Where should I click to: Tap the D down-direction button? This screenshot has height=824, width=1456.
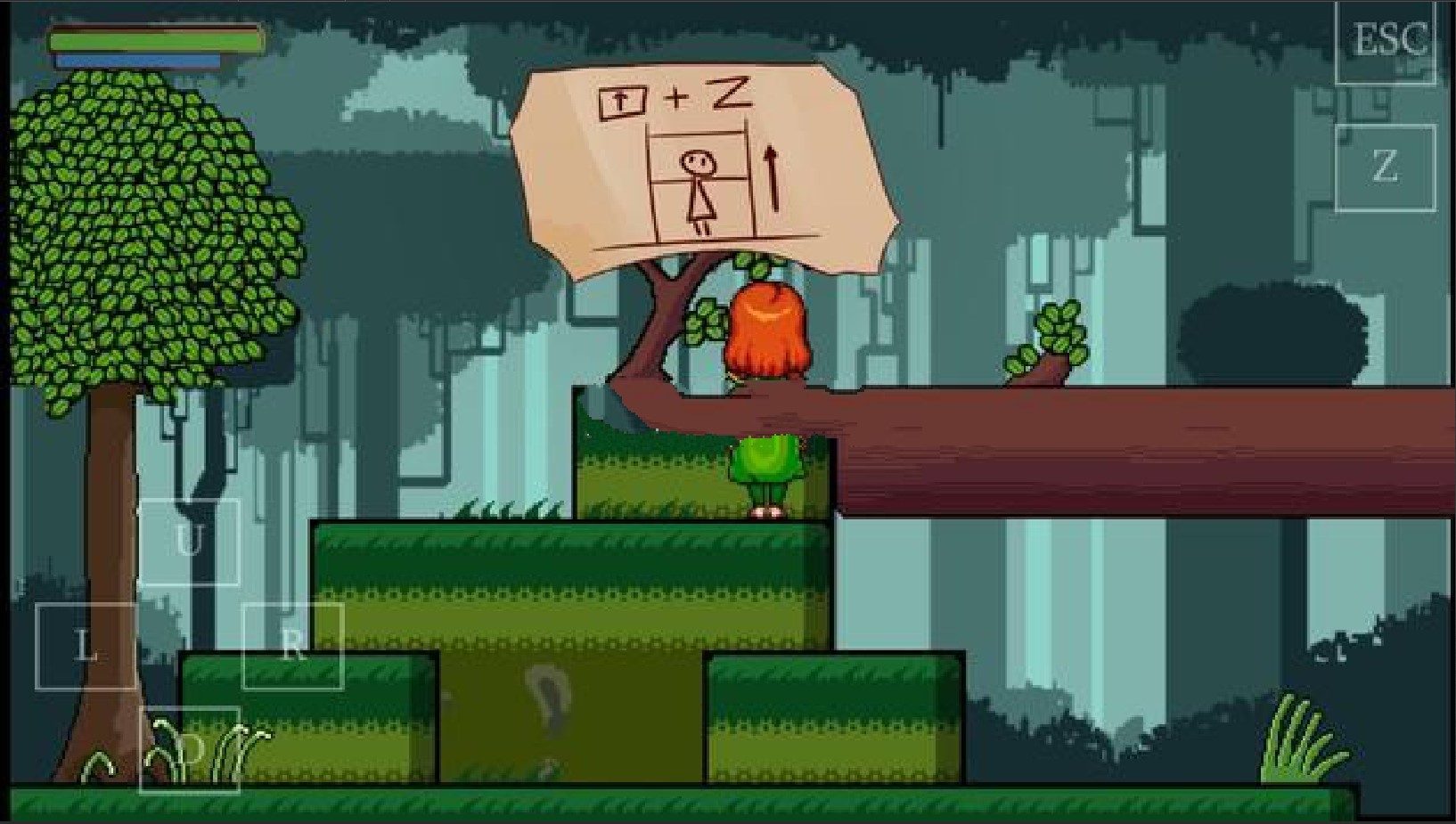pos(190,750)
